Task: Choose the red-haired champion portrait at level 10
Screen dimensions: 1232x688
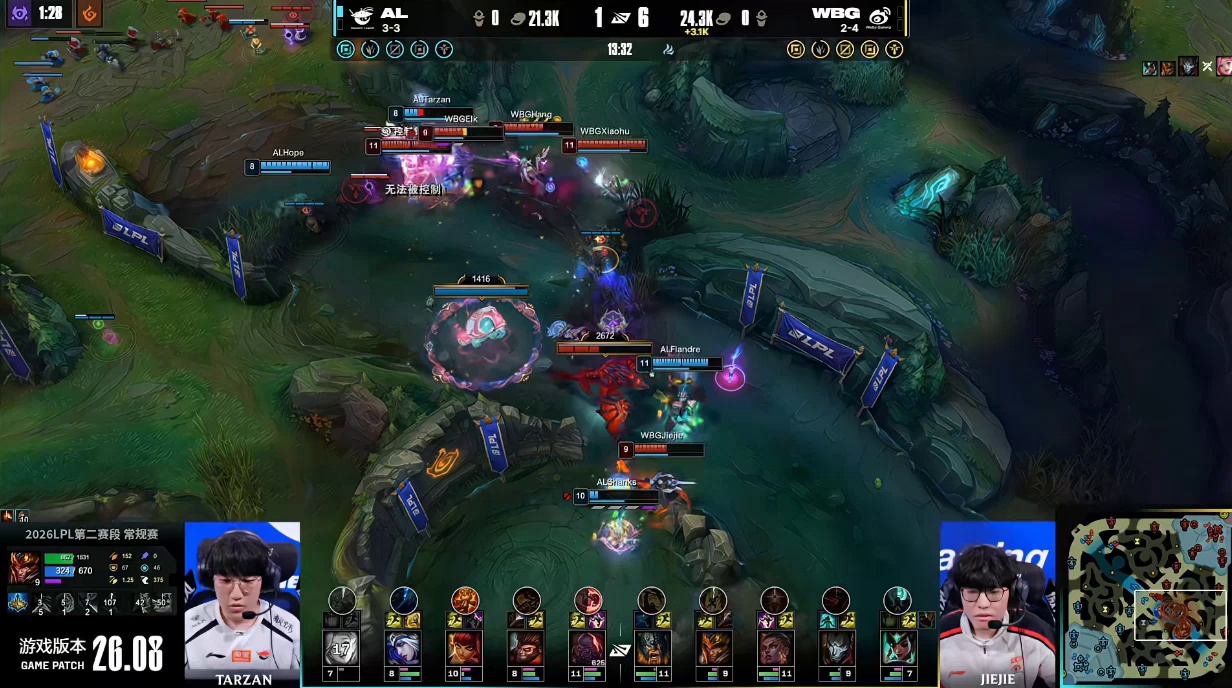Action: point(465,648)
